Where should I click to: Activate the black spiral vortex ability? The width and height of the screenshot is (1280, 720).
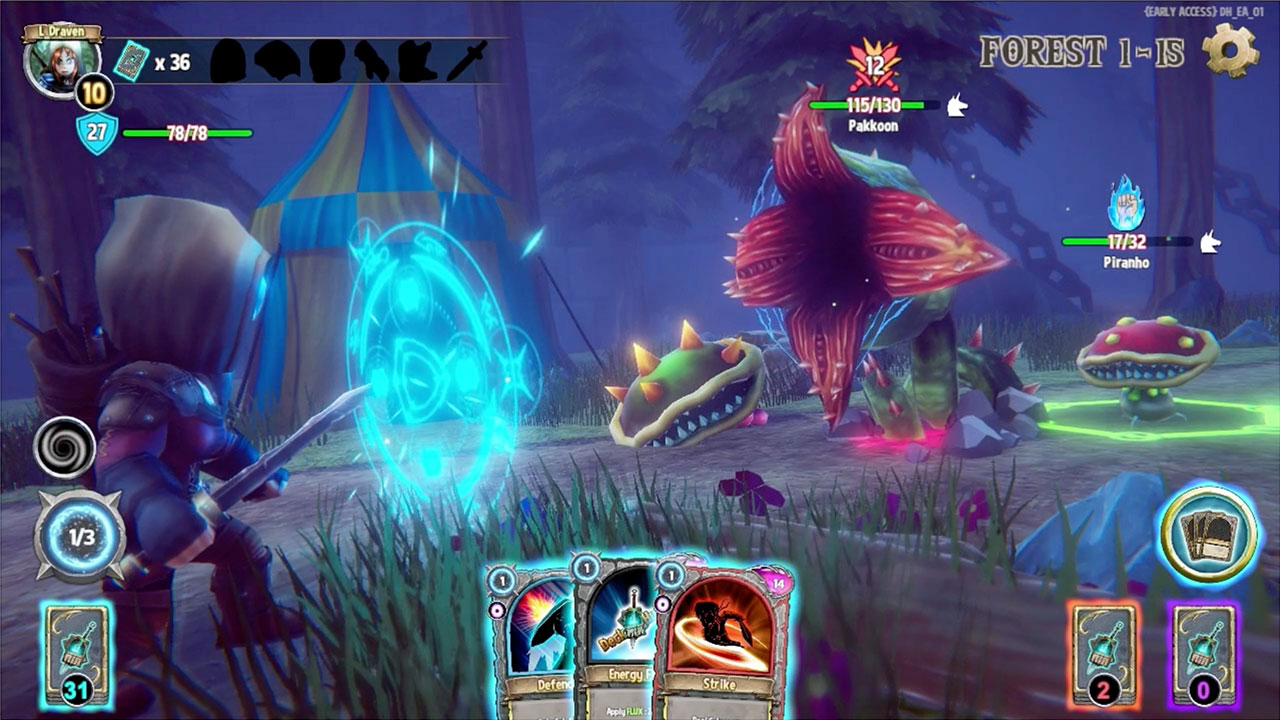[65, 447]
